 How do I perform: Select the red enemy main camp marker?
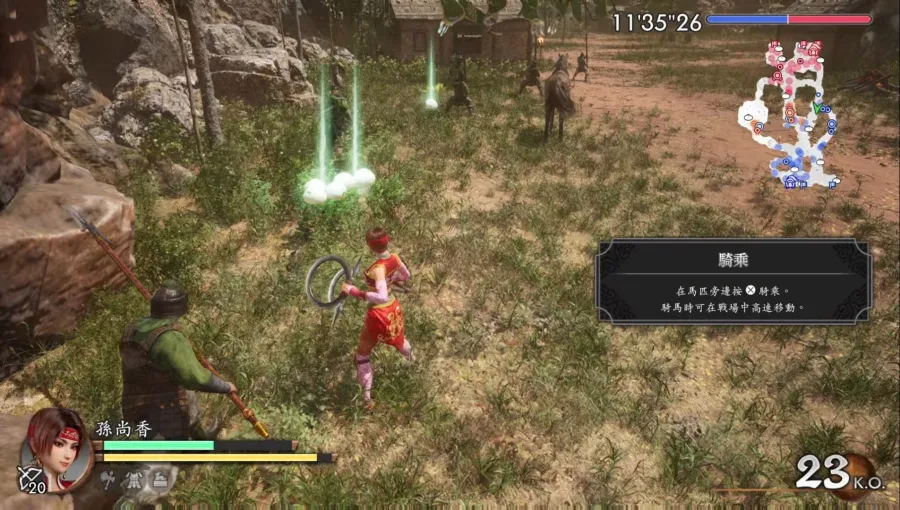(x=813, y=47)
